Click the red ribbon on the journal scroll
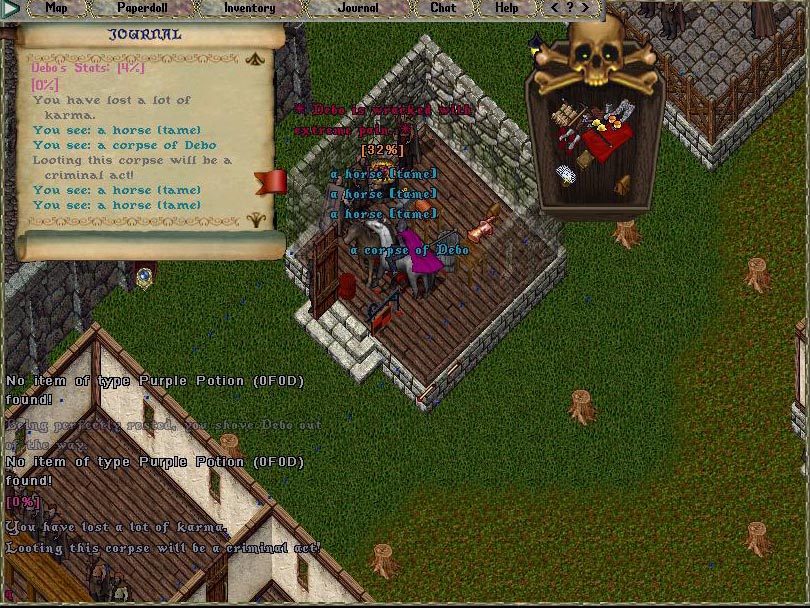This screenshot has height=608, width=810. point(271,181)
